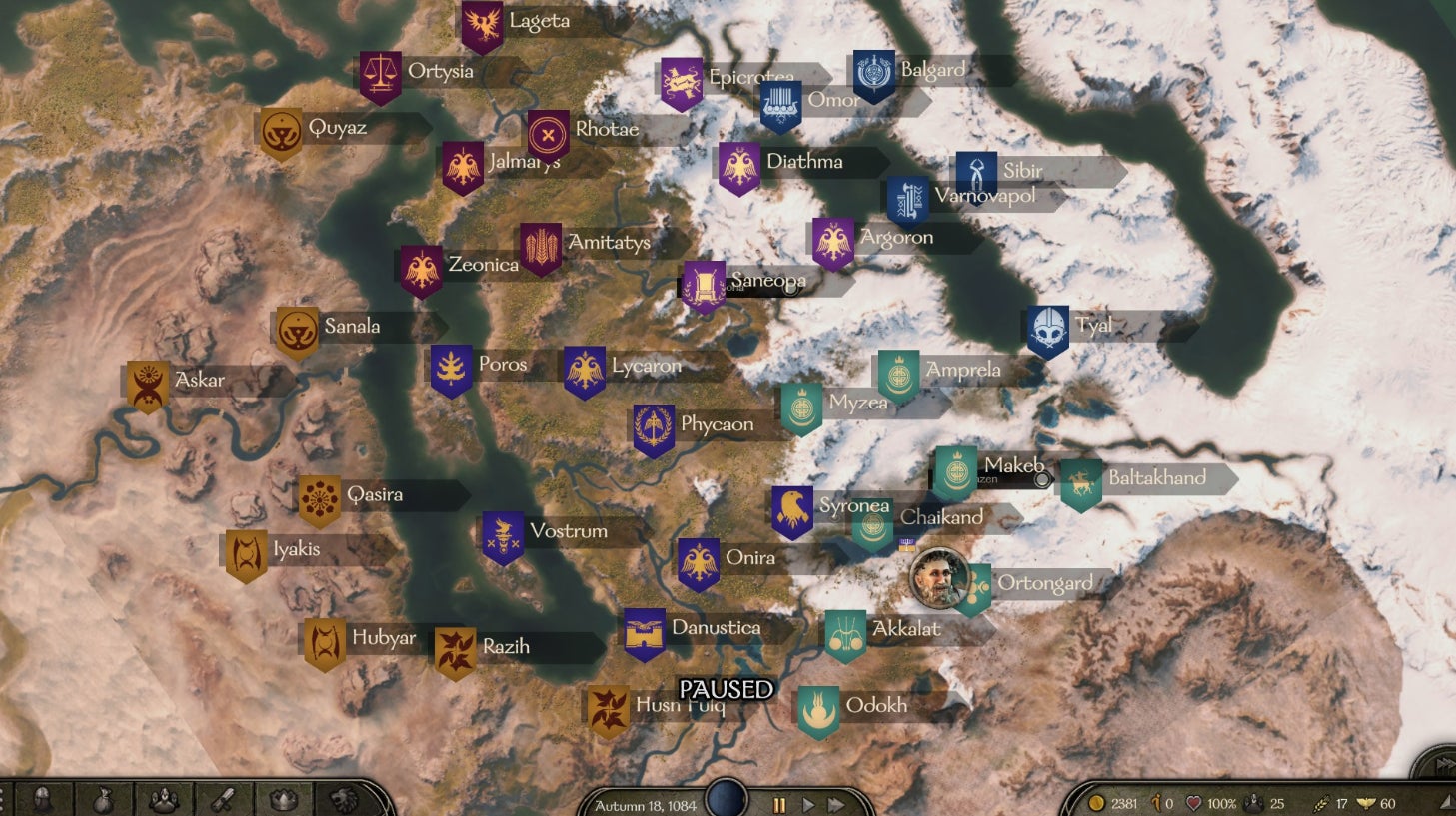Open details for Makeb via its circular marker
1456x816 pixels.
(1042, 480)
